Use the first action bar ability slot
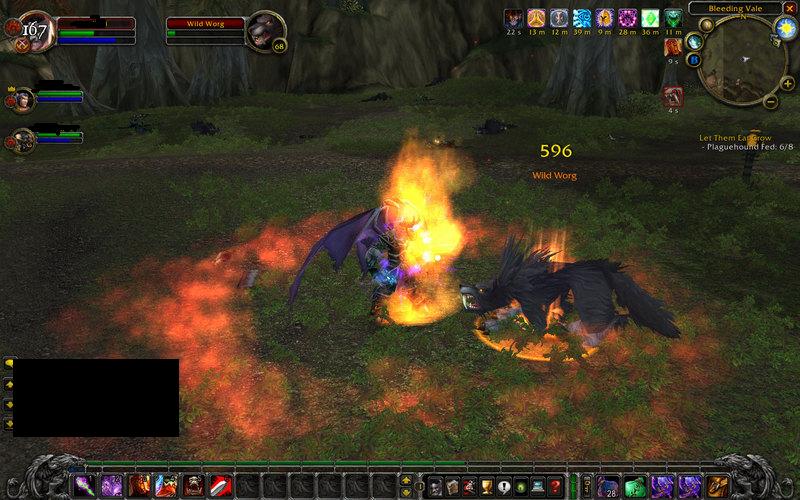 pos(84,486)
